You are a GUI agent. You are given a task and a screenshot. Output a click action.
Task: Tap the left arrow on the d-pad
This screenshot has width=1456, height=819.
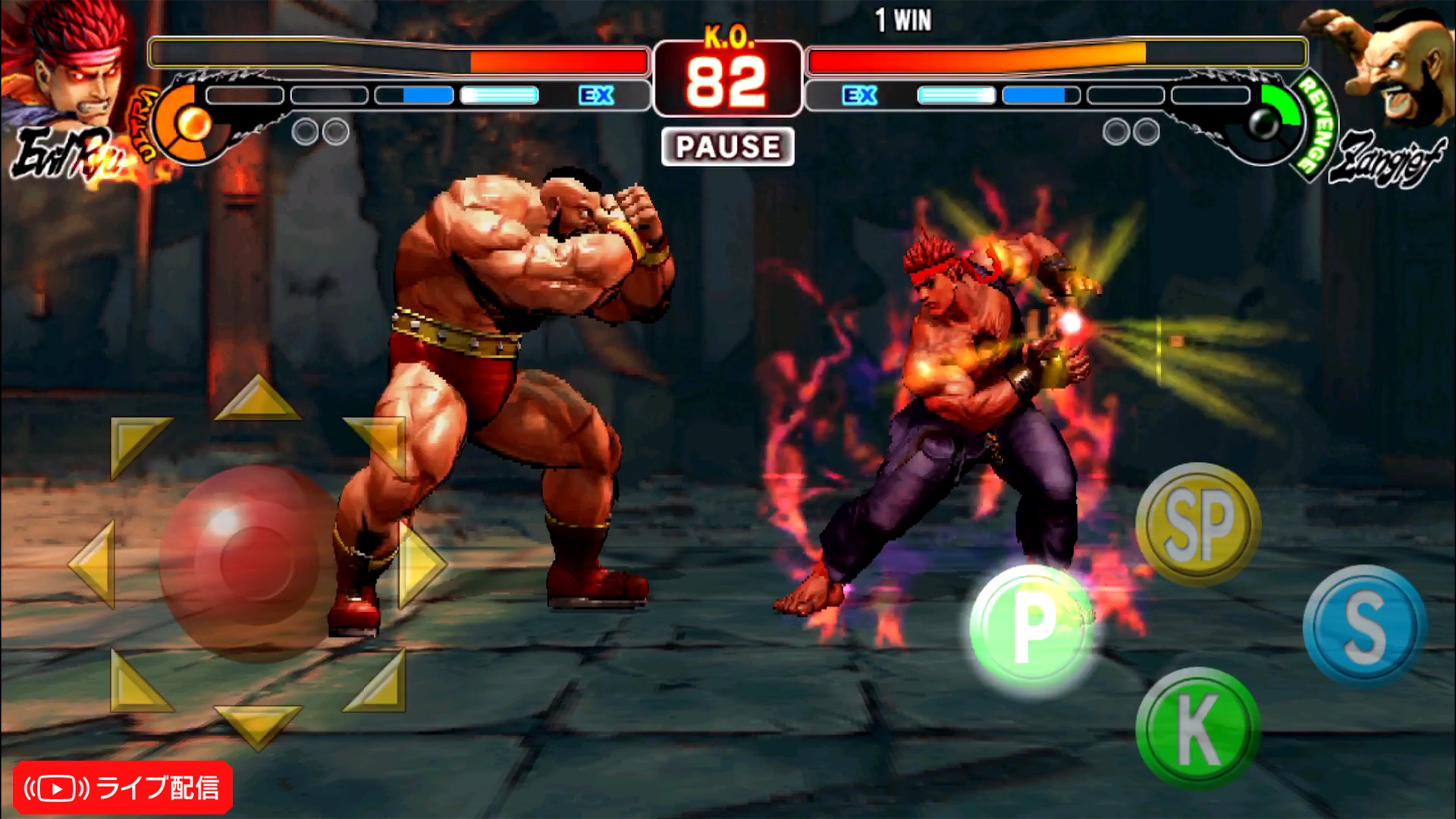tap(94, 563)
